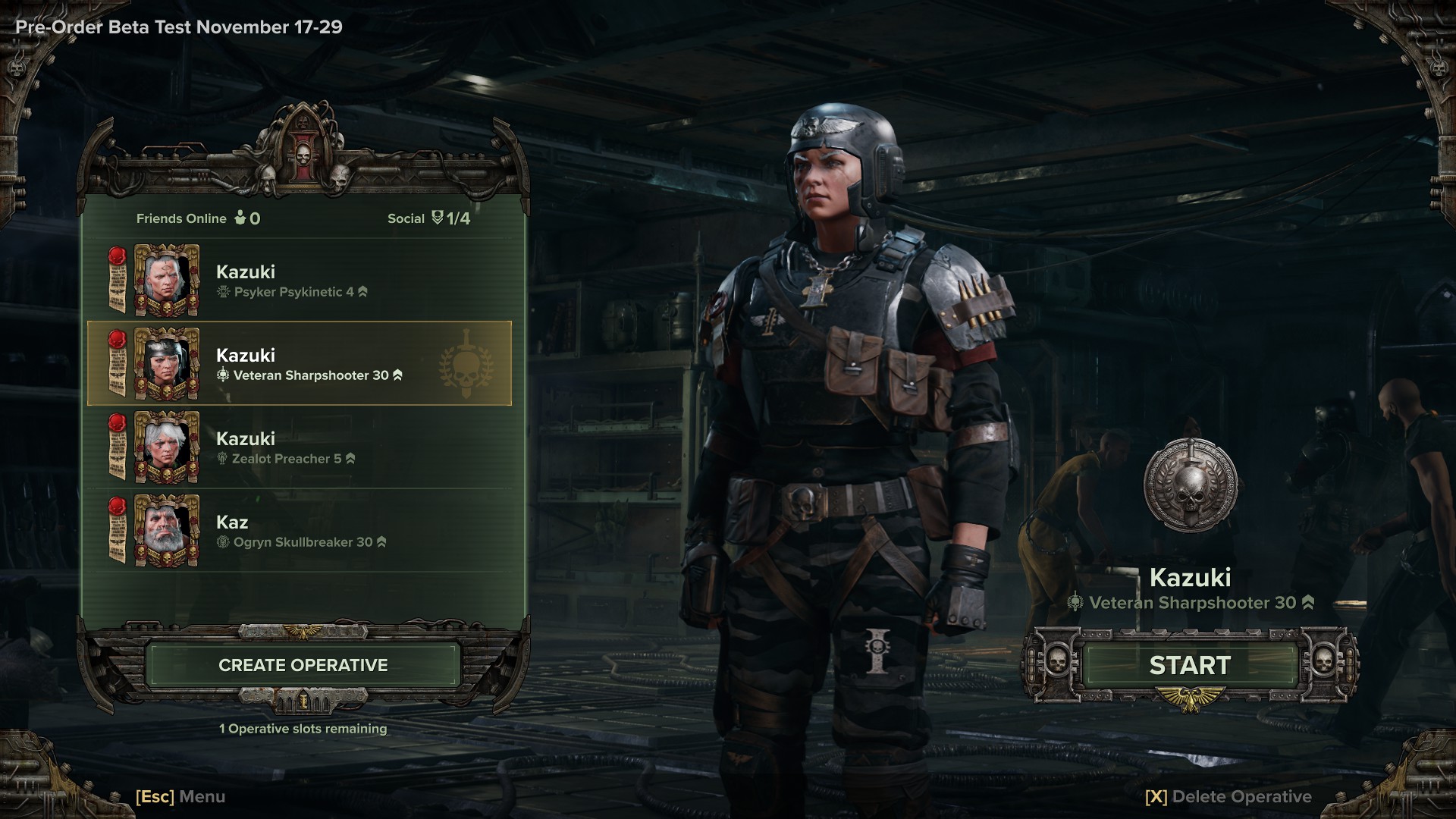Select the Kazuki Psyker Psykinetic operative

tap(300, 281)
